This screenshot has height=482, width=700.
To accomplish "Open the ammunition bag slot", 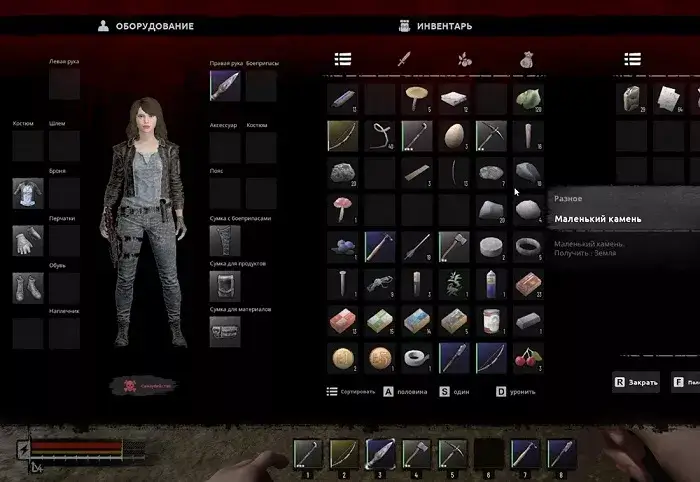I will (x=224, y=240).
